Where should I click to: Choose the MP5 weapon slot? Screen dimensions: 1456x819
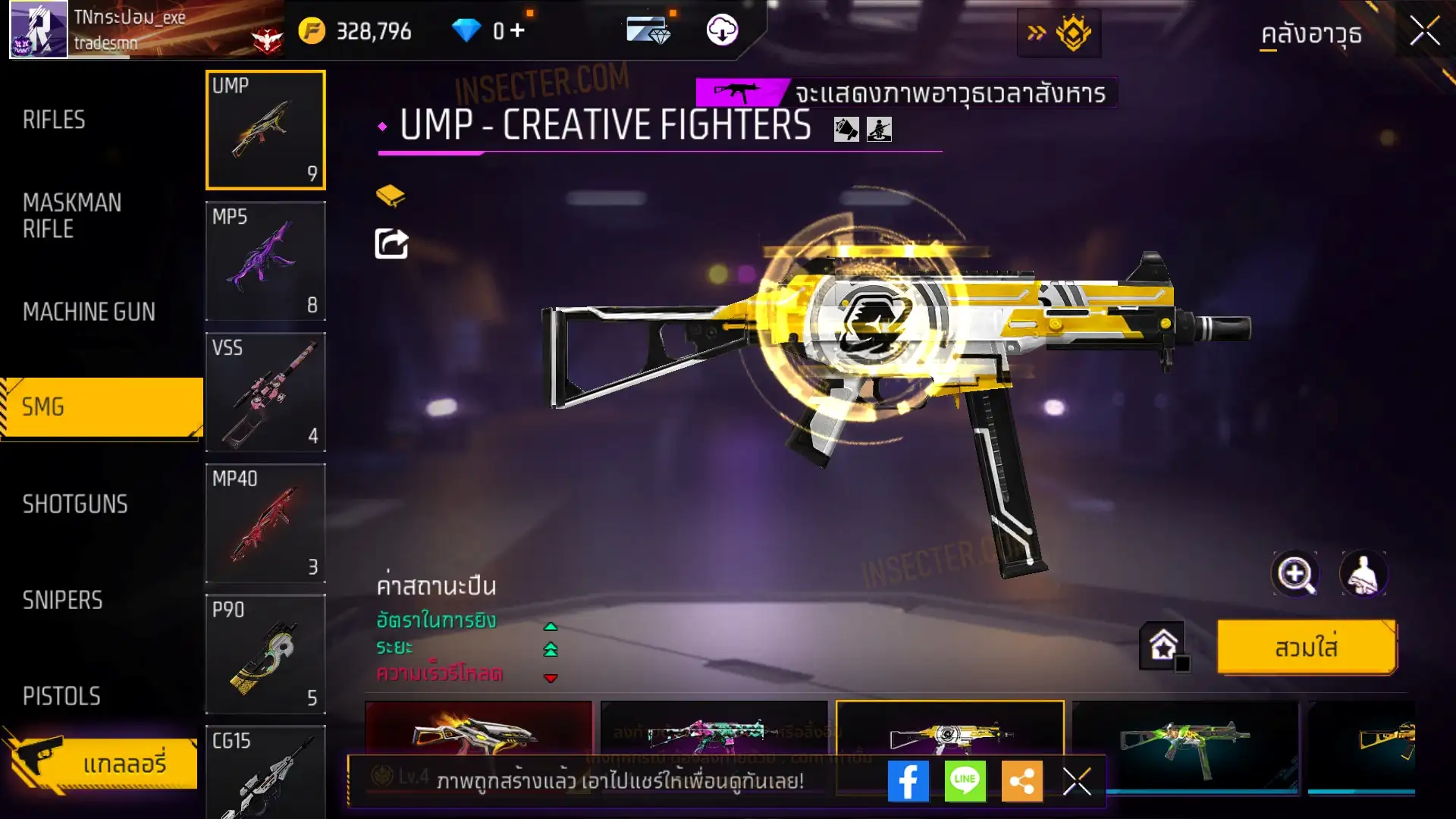coord(265,261)
